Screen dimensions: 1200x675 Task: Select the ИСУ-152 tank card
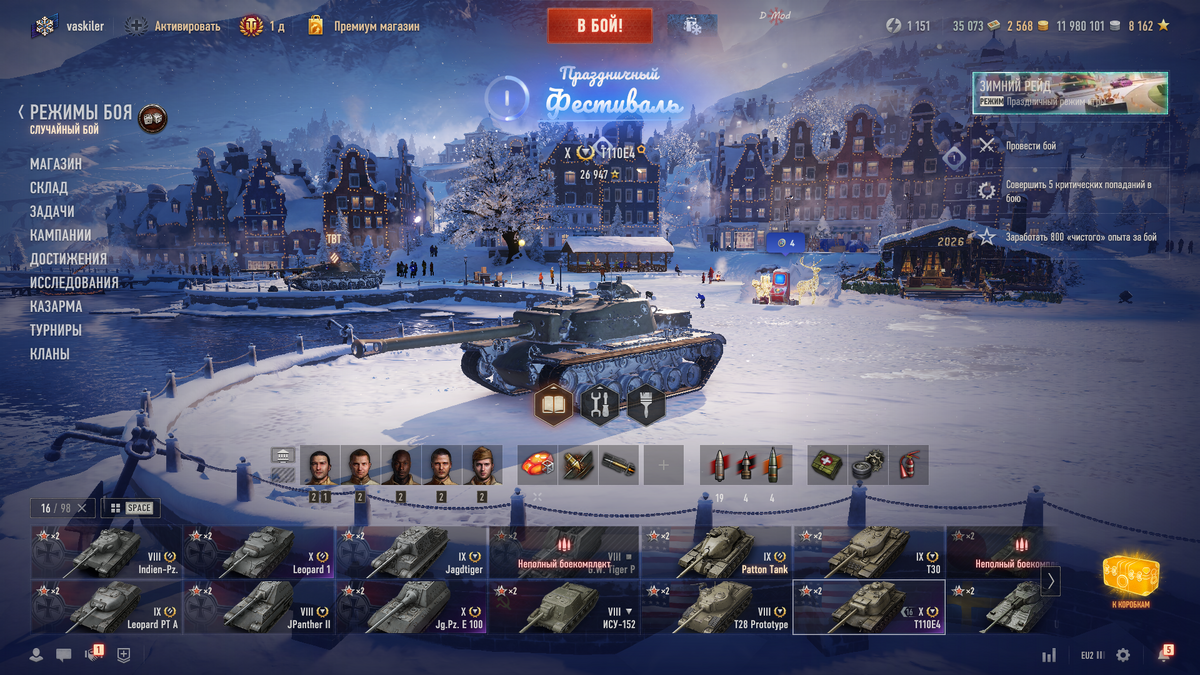tap(565, 608)
